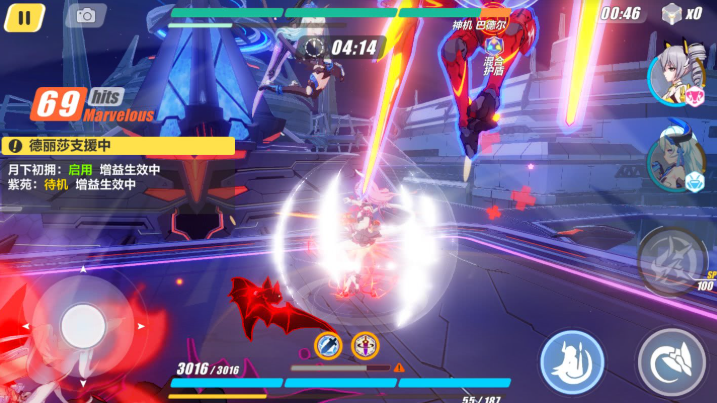
Task: Tap the basic attack button
Action: (x=671, y=362)
